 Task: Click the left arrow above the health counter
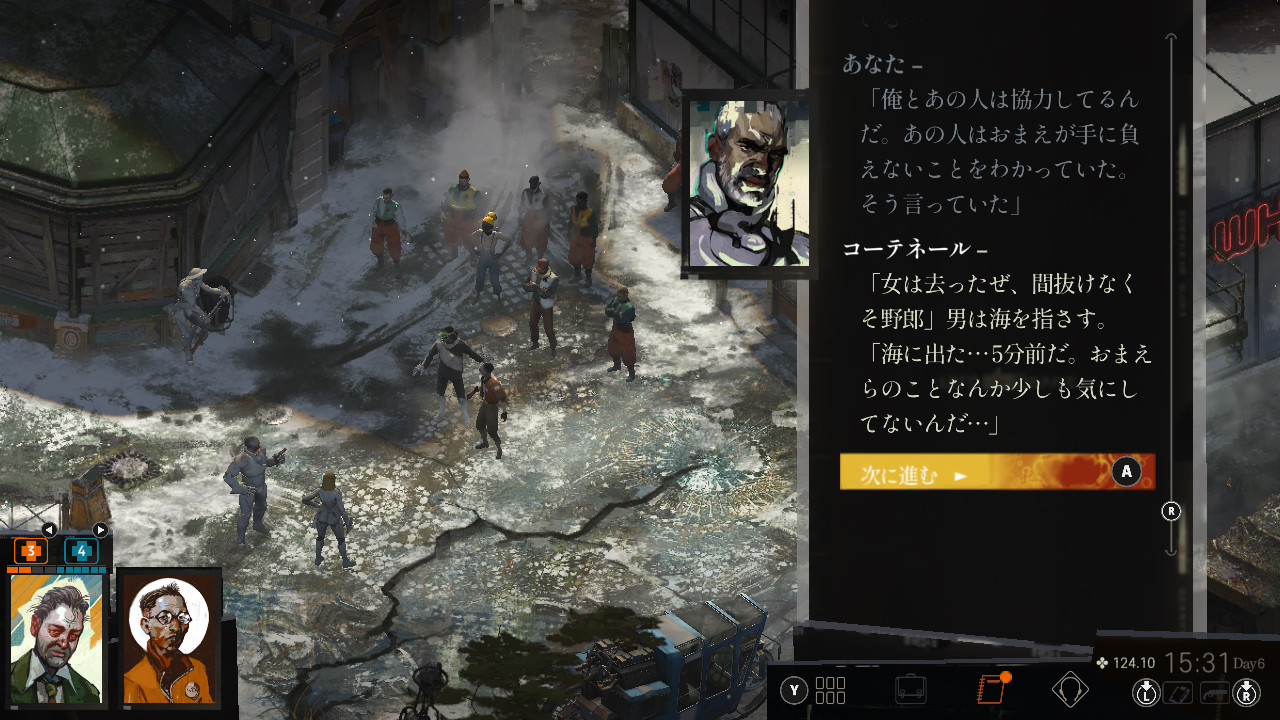coord(49,530)
